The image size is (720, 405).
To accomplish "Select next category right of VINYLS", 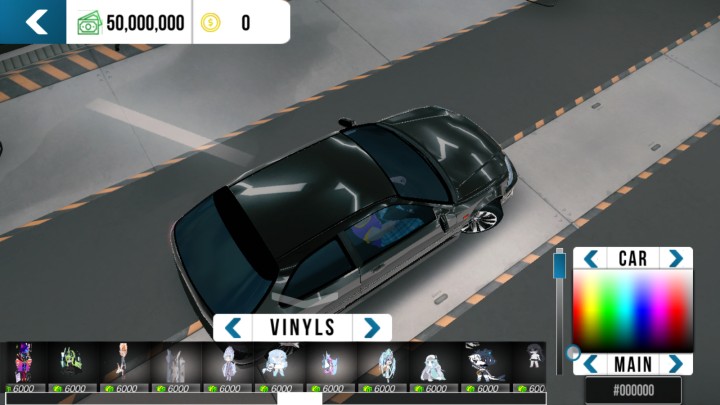I will point(372,328).
